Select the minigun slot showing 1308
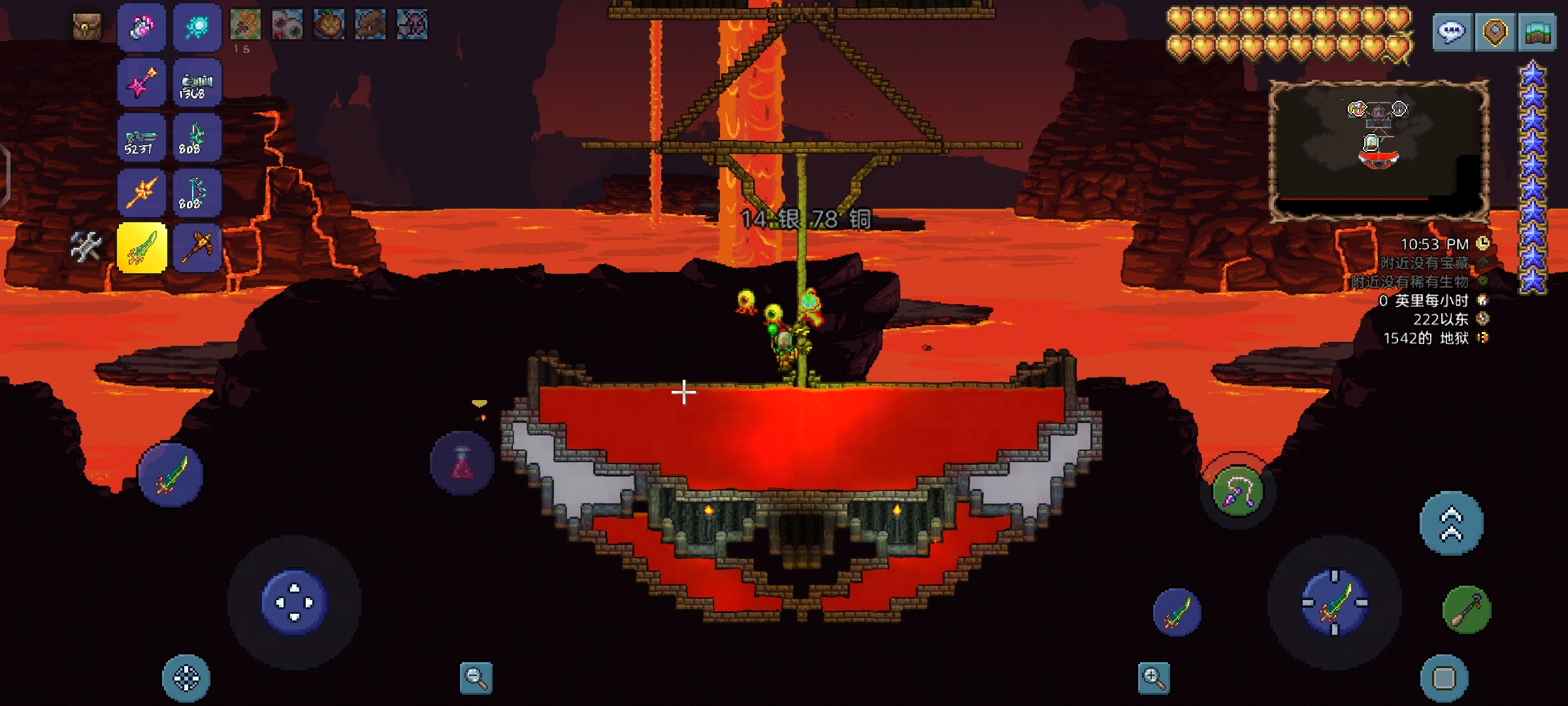The image size is (1568, 706). pos(197,83)
